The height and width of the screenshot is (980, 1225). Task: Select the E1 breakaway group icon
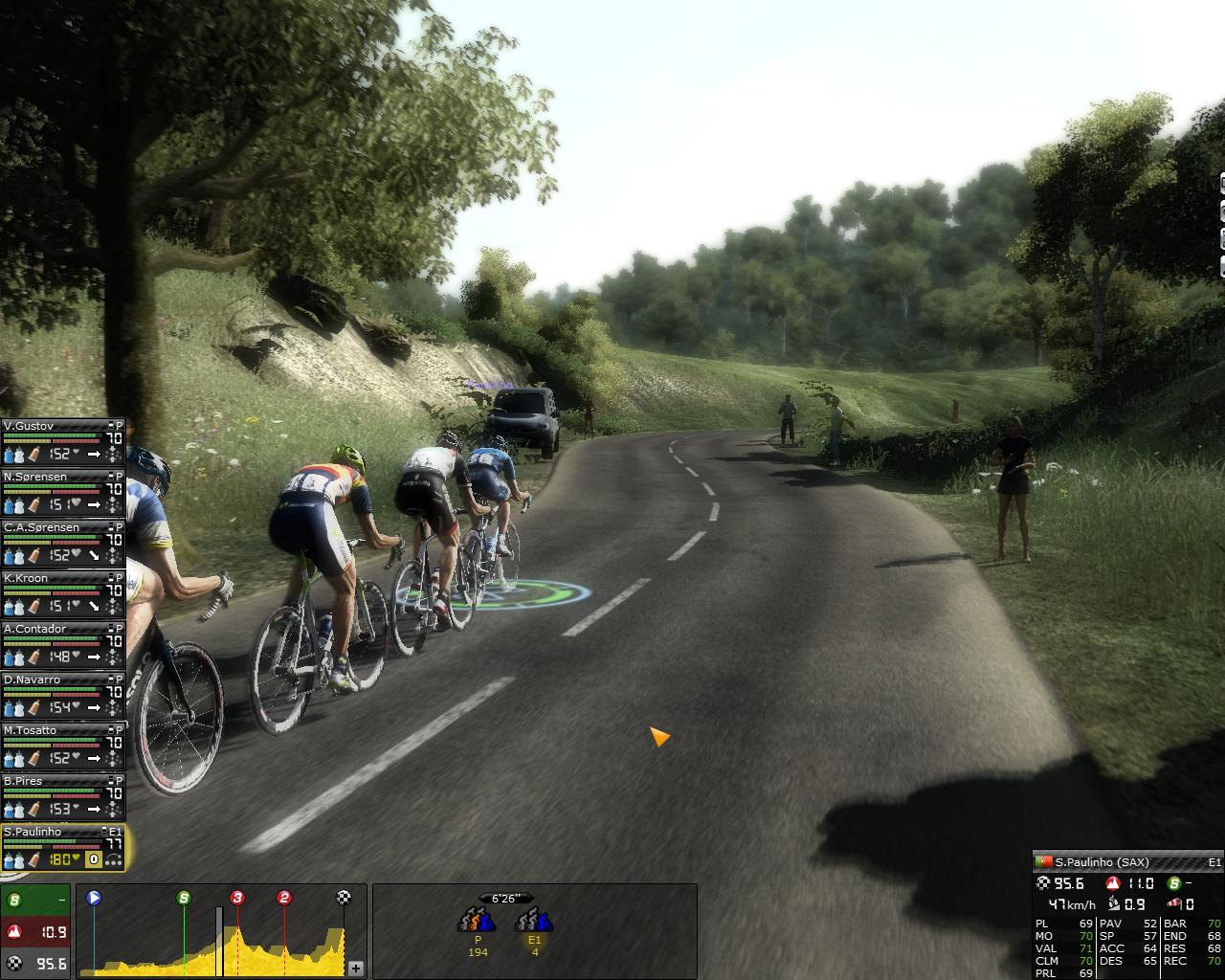pyautogui.click(x=534, y=922)
